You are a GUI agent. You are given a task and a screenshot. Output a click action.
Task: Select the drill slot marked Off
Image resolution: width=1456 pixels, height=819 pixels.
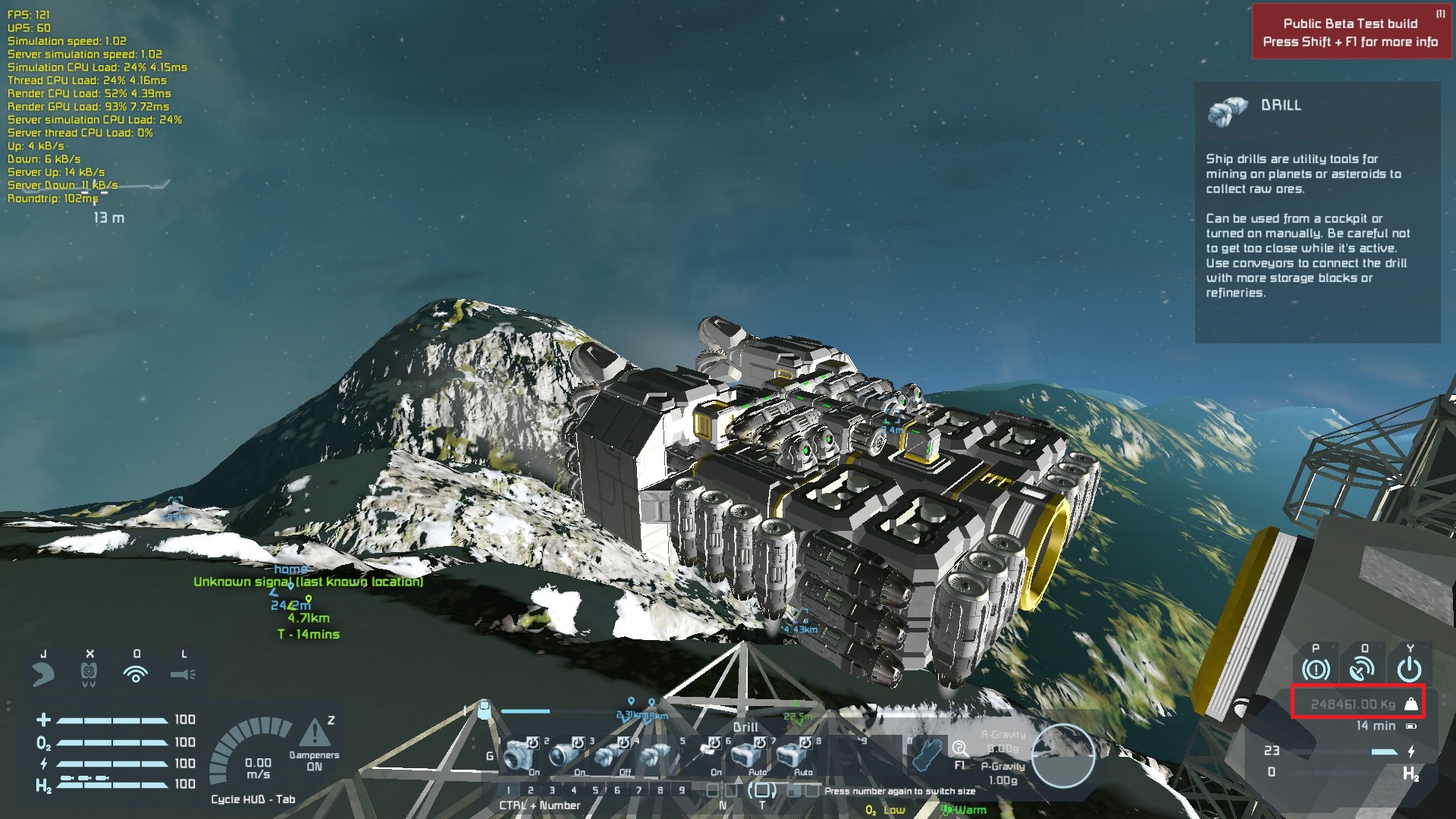click(610, 755)
